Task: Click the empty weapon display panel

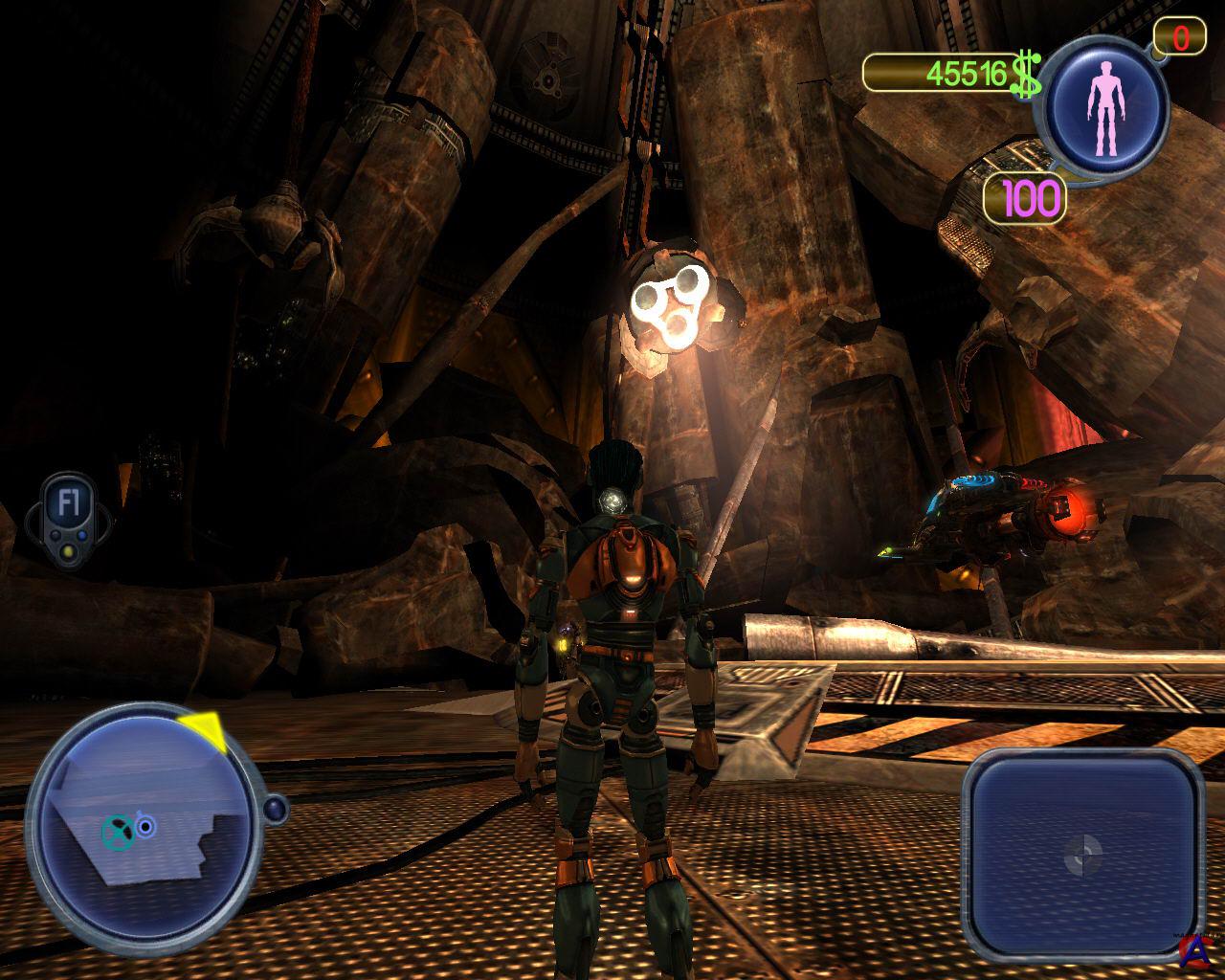Action: coord(1081,850)
